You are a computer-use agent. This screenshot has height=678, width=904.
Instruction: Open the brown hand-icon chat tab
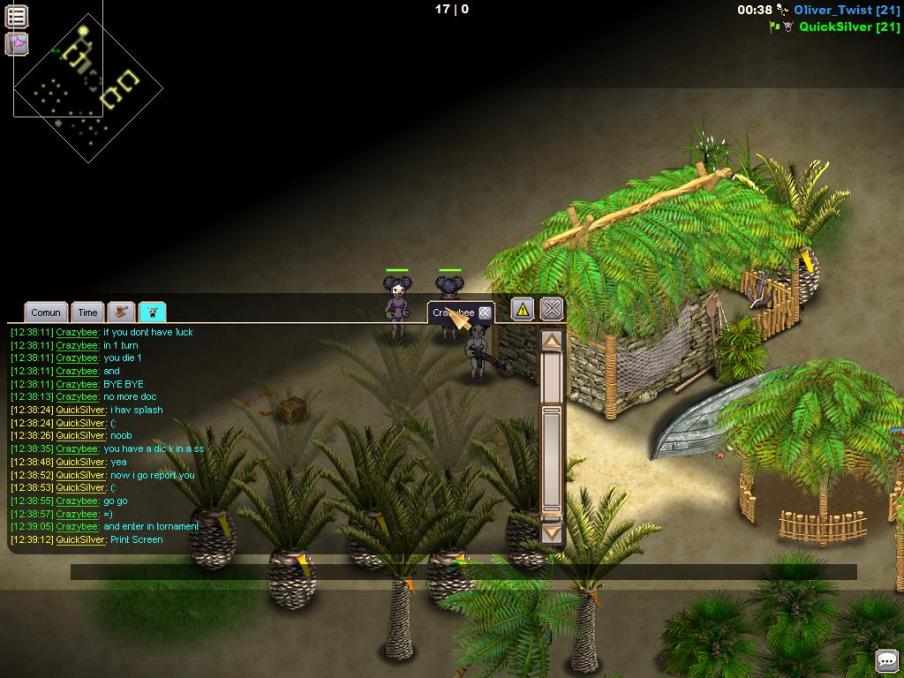[x=121, y=313]
